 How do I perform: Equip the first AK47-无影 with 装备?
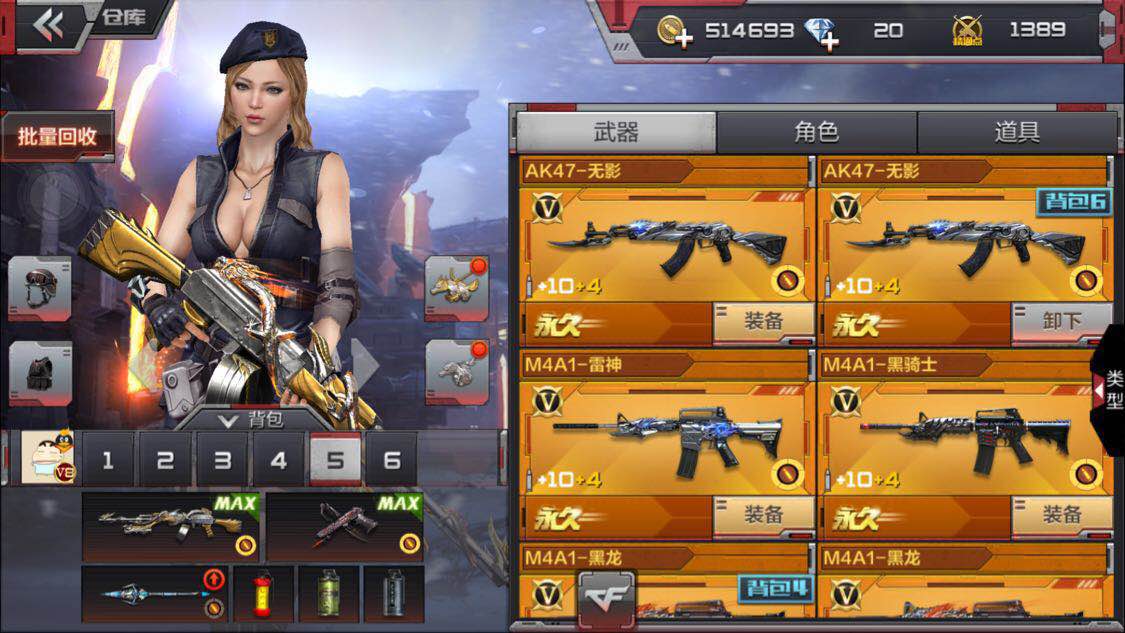point(762,322)
